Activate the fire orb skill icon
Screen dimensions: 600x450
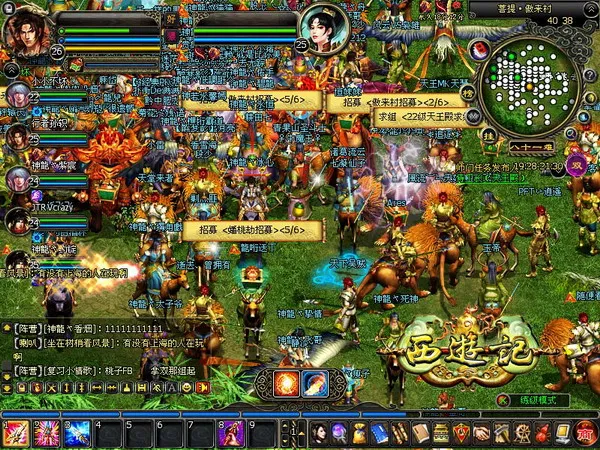[x=286, y=383]
